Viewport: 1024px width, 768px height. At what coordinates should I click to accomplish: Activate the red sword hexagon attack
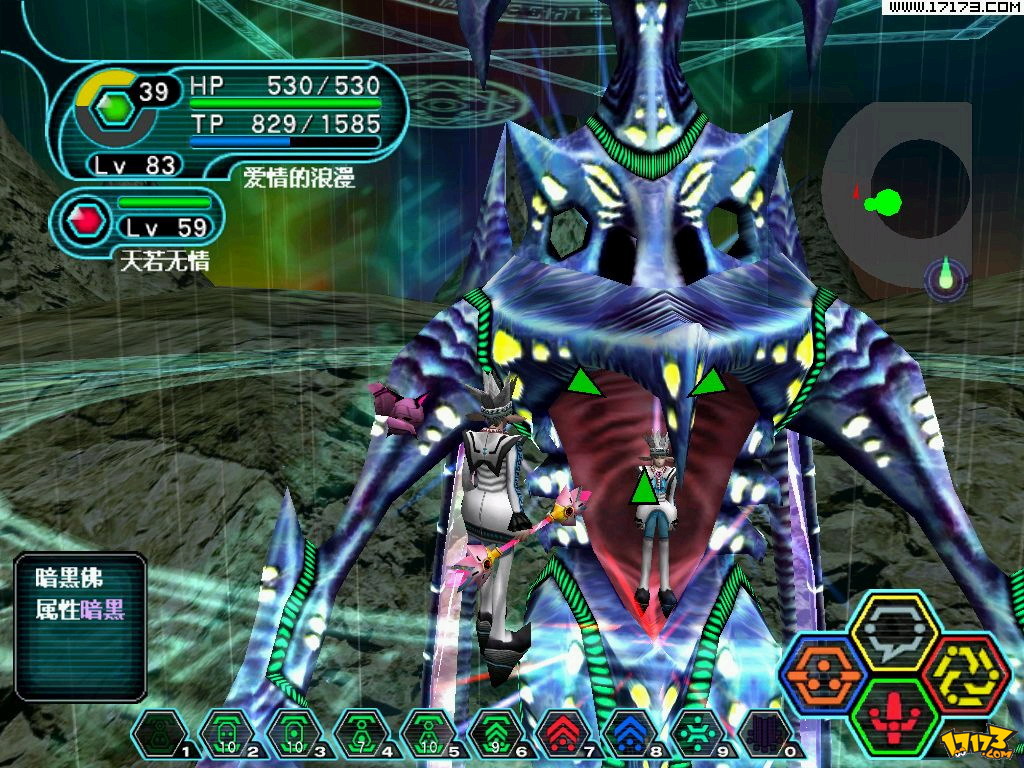tap(893, 717)
